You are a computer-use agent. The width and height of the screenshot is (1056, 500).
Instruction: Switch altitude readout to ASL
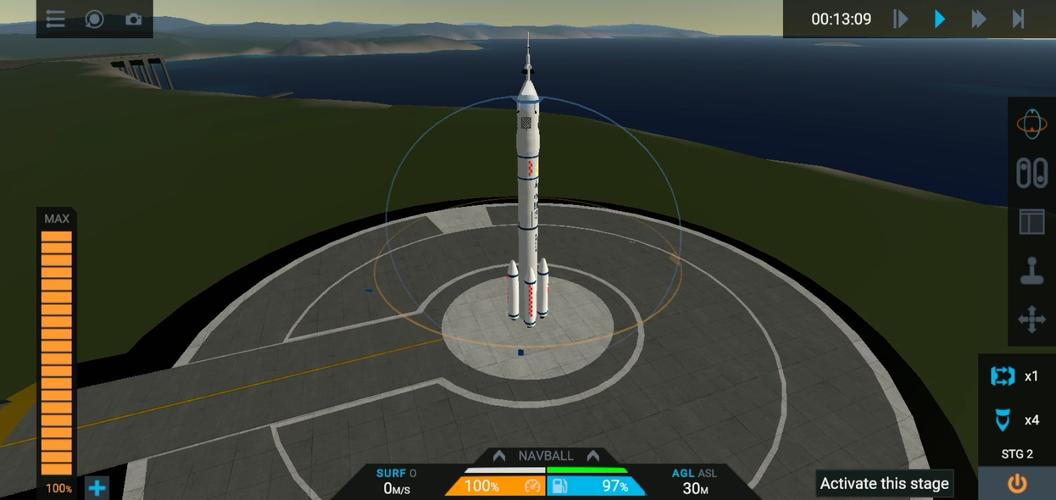(707, 473)
